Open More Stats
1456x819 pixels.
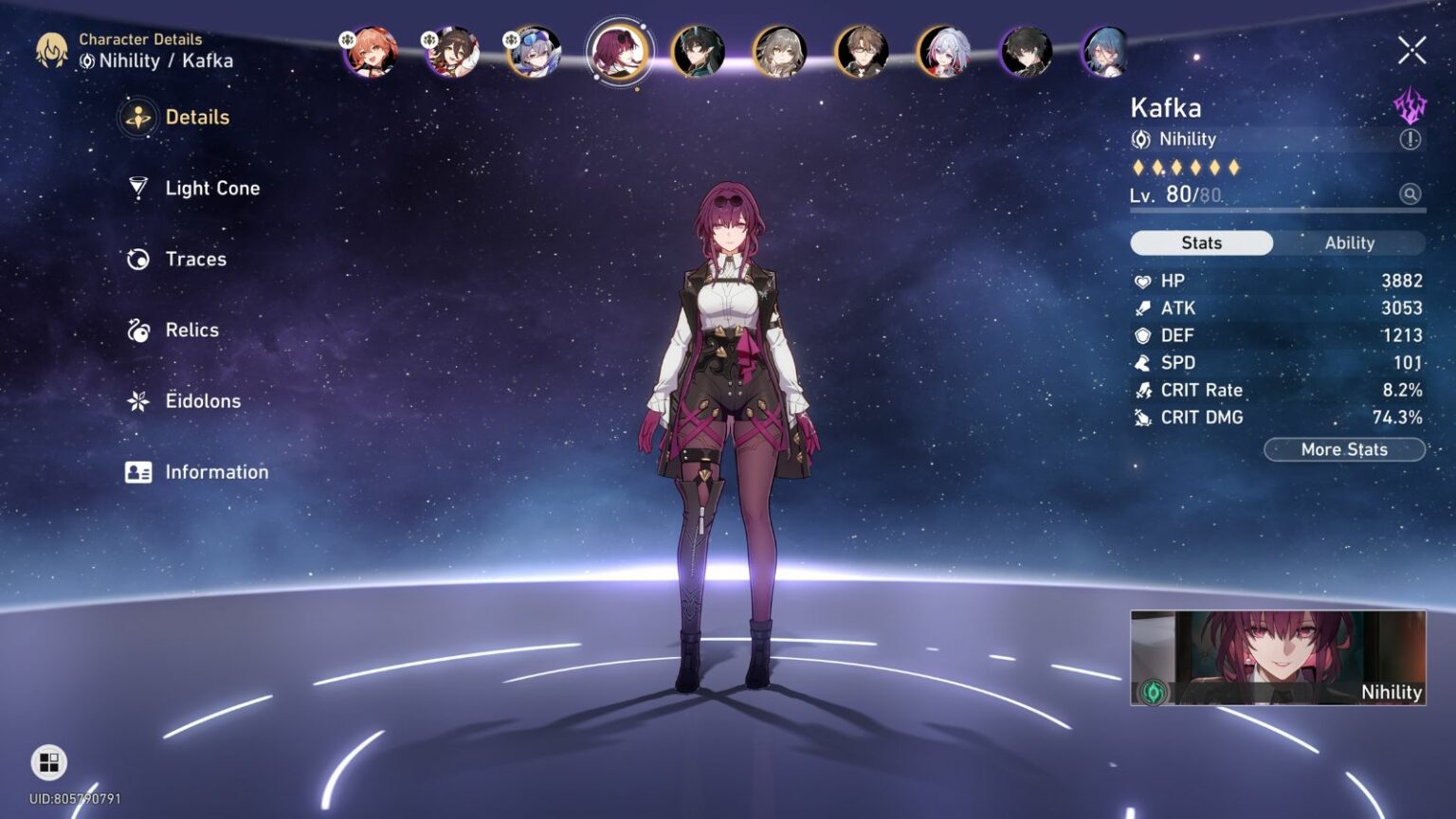click(1344, 449)
